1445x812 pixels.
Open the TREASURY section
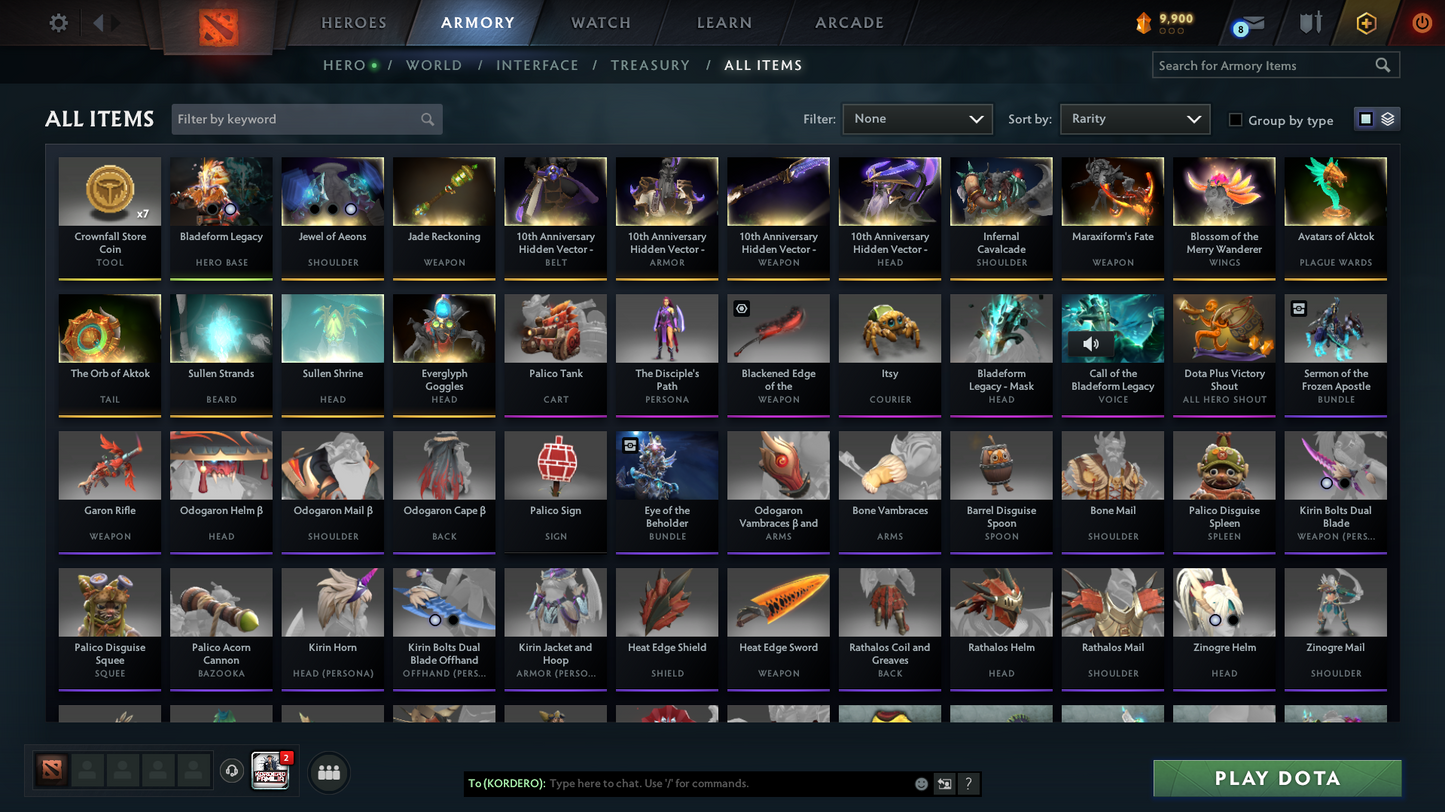[x=650, y=65]
